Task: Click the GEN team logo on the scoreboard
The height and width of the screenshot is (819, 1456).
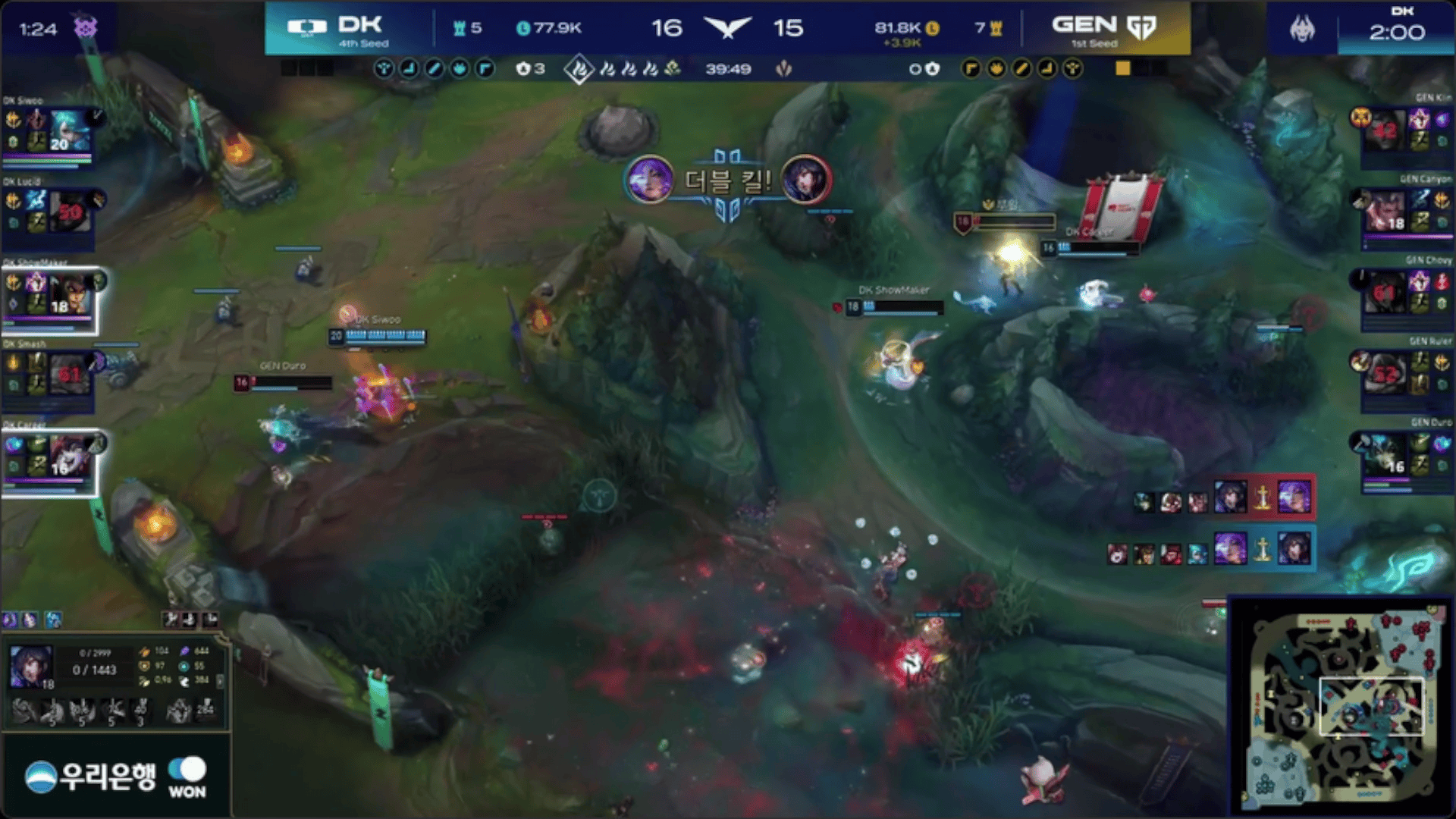Action: click(1141, 28)
